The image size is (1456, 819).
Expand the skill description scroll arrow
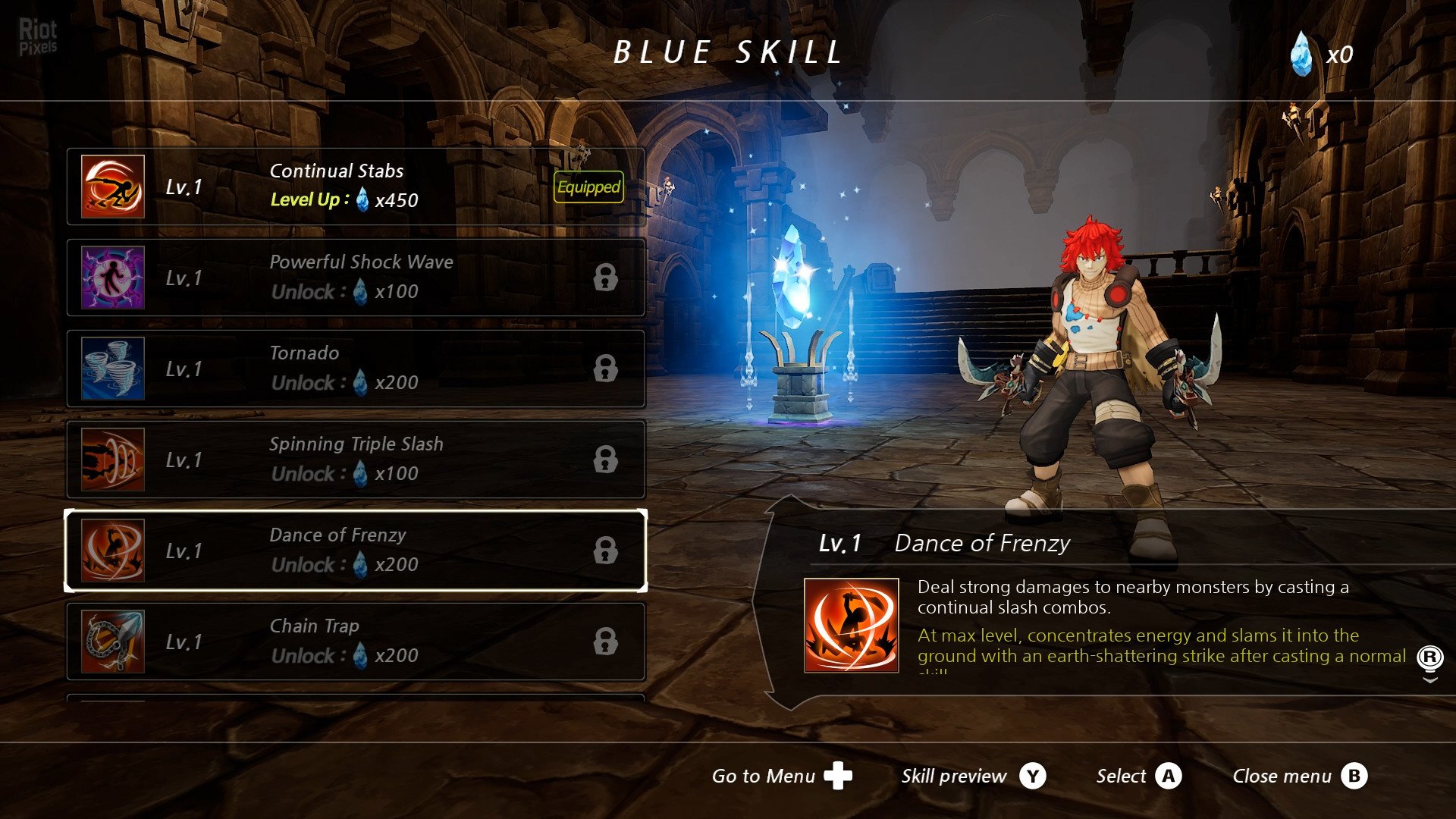[1430, 679]
